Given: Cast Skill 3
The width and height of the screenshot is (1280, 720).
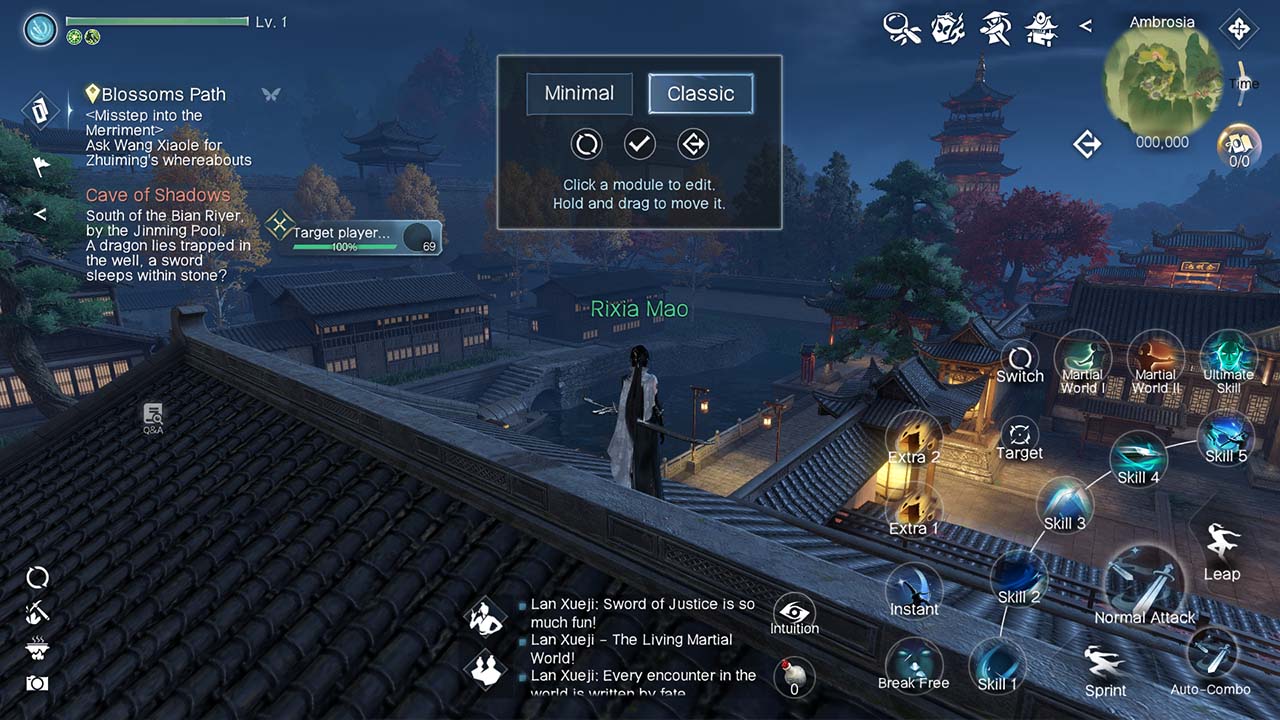Looking at the screenshot, I should click(1064, 504).
